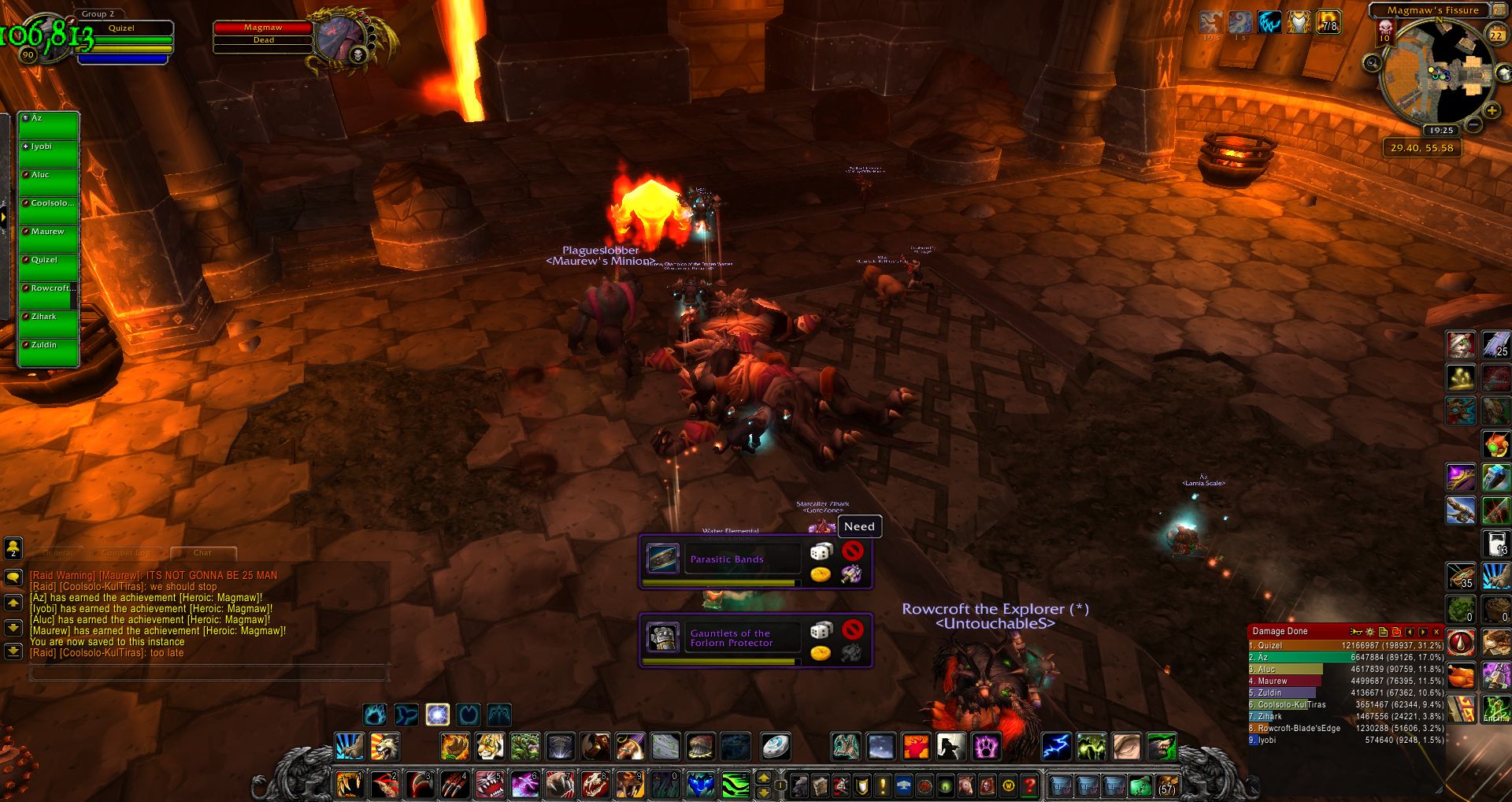Activate the claw ability in slot 1
1512x802 pixels.
[x=349, y=785]
